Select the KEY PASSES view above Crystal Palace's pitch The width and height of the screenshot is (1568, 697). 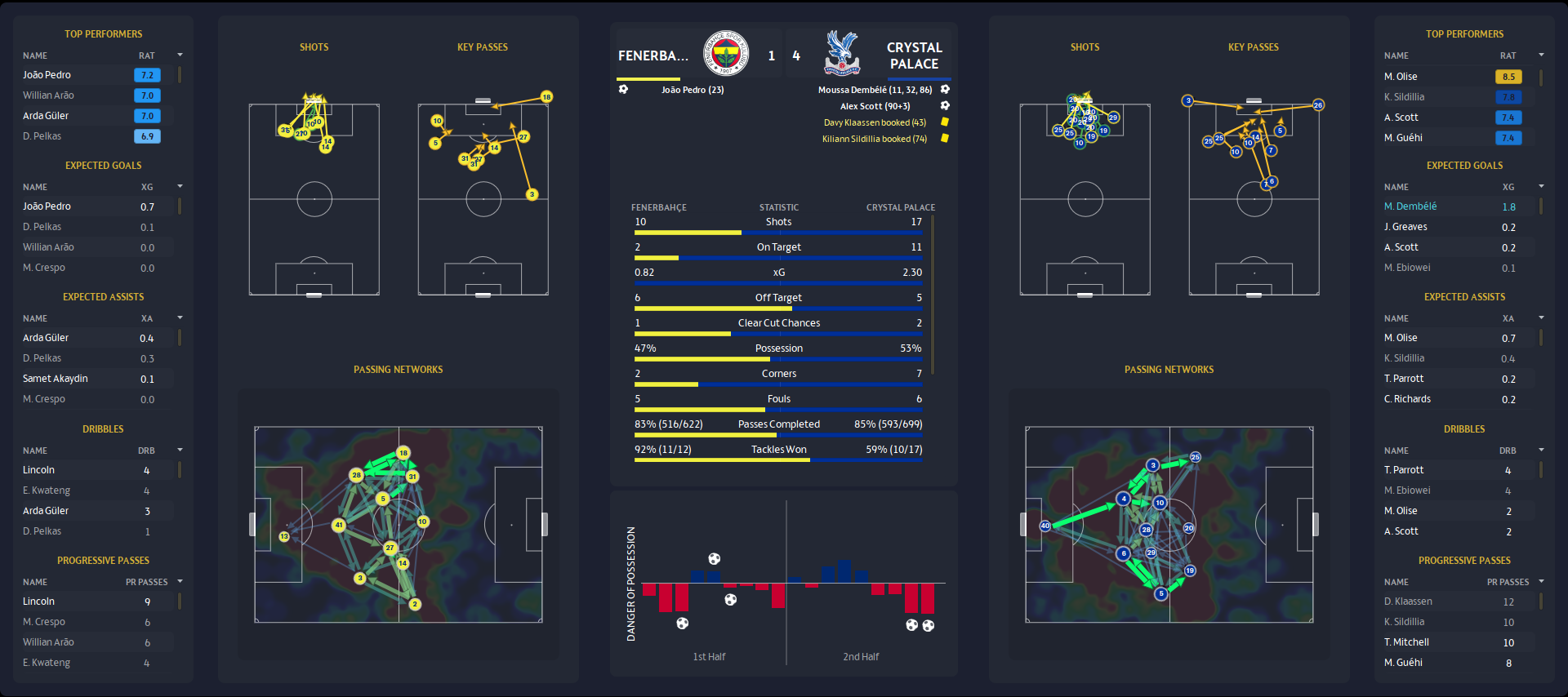pyautogui.click(x=1254, y=47)
